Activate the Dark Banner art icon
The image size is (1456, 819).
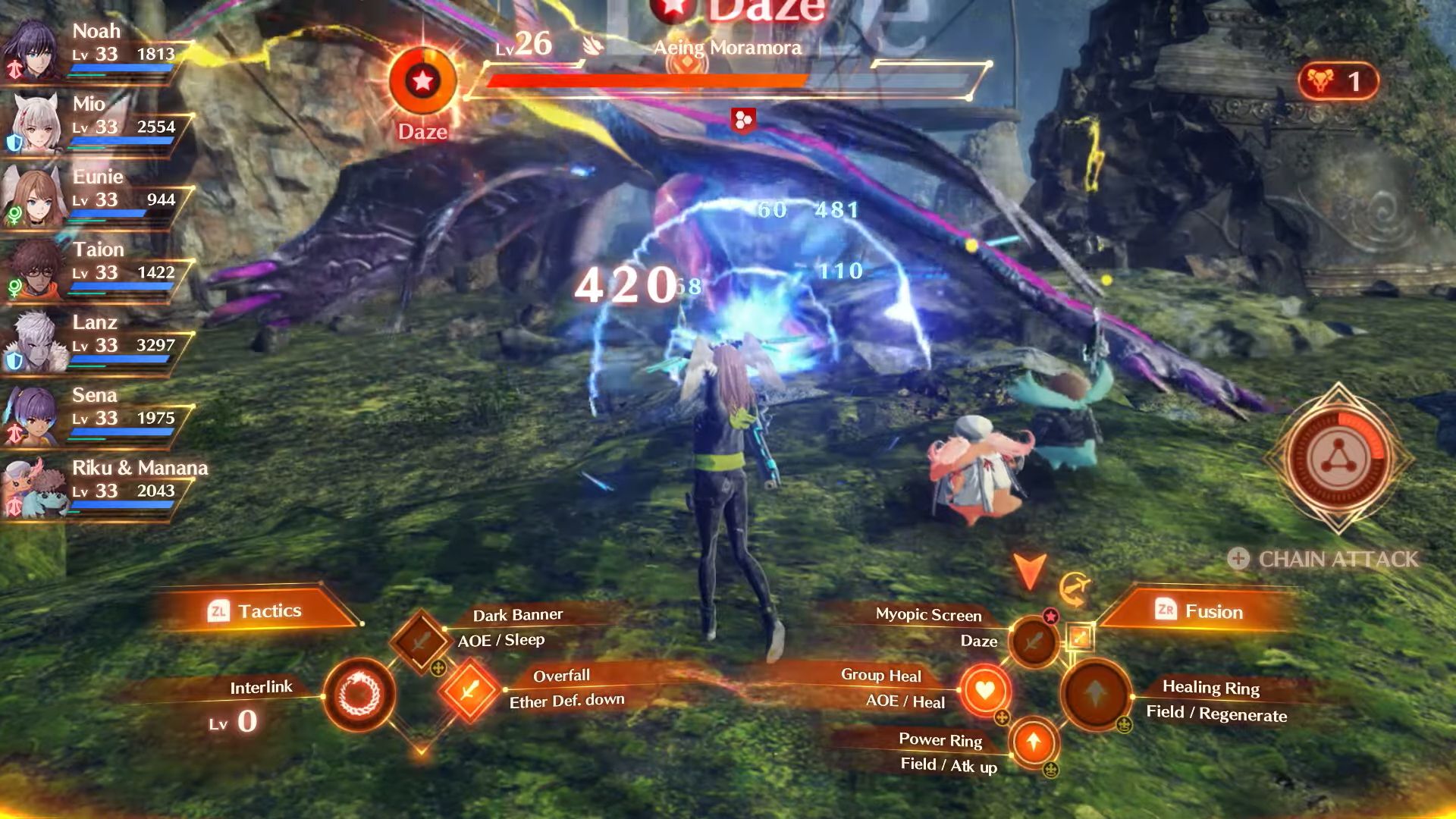pos(421,641)
